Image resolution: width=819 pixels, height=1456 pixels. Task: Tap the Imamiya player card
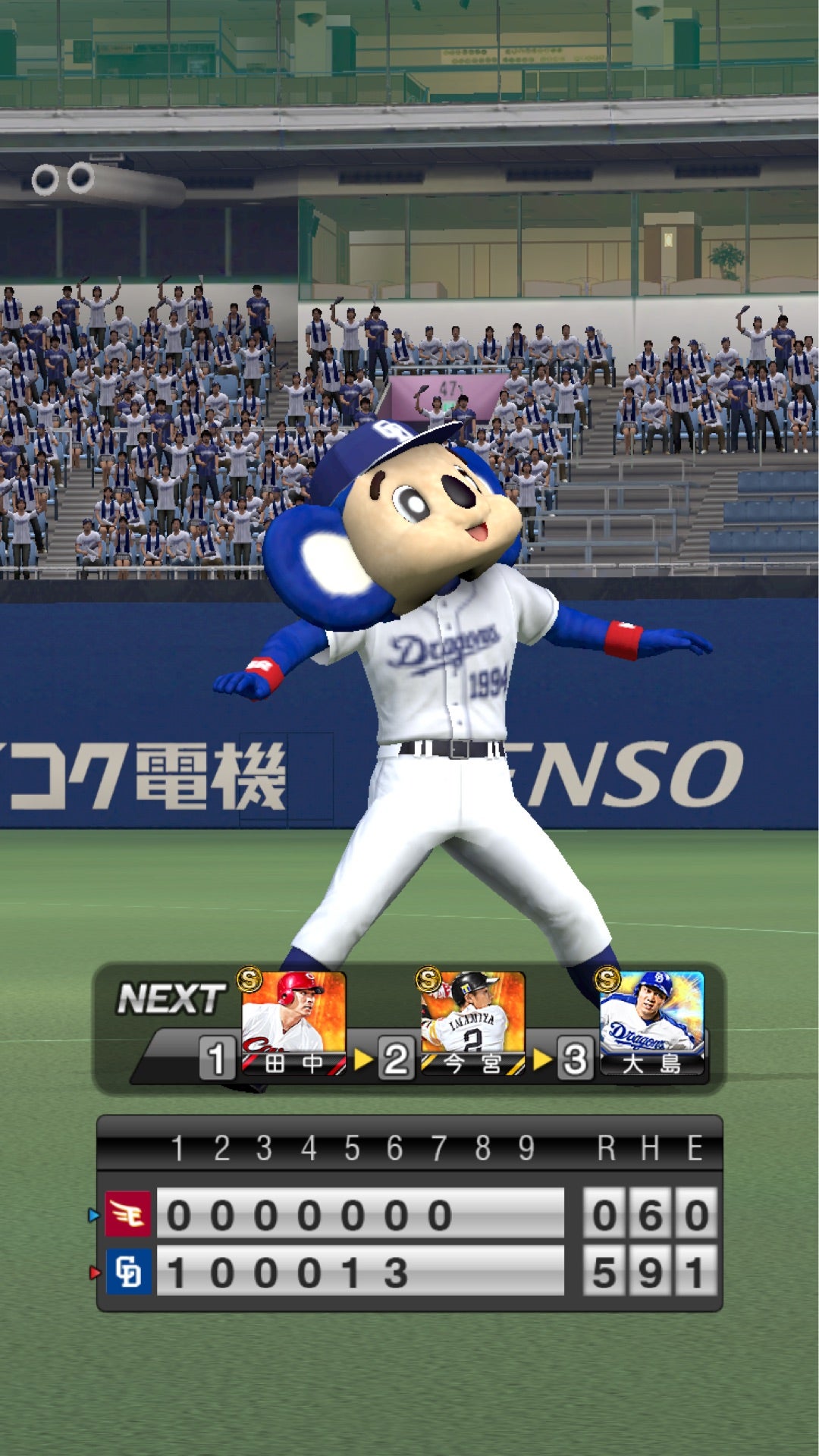[x=472, y=1021]
